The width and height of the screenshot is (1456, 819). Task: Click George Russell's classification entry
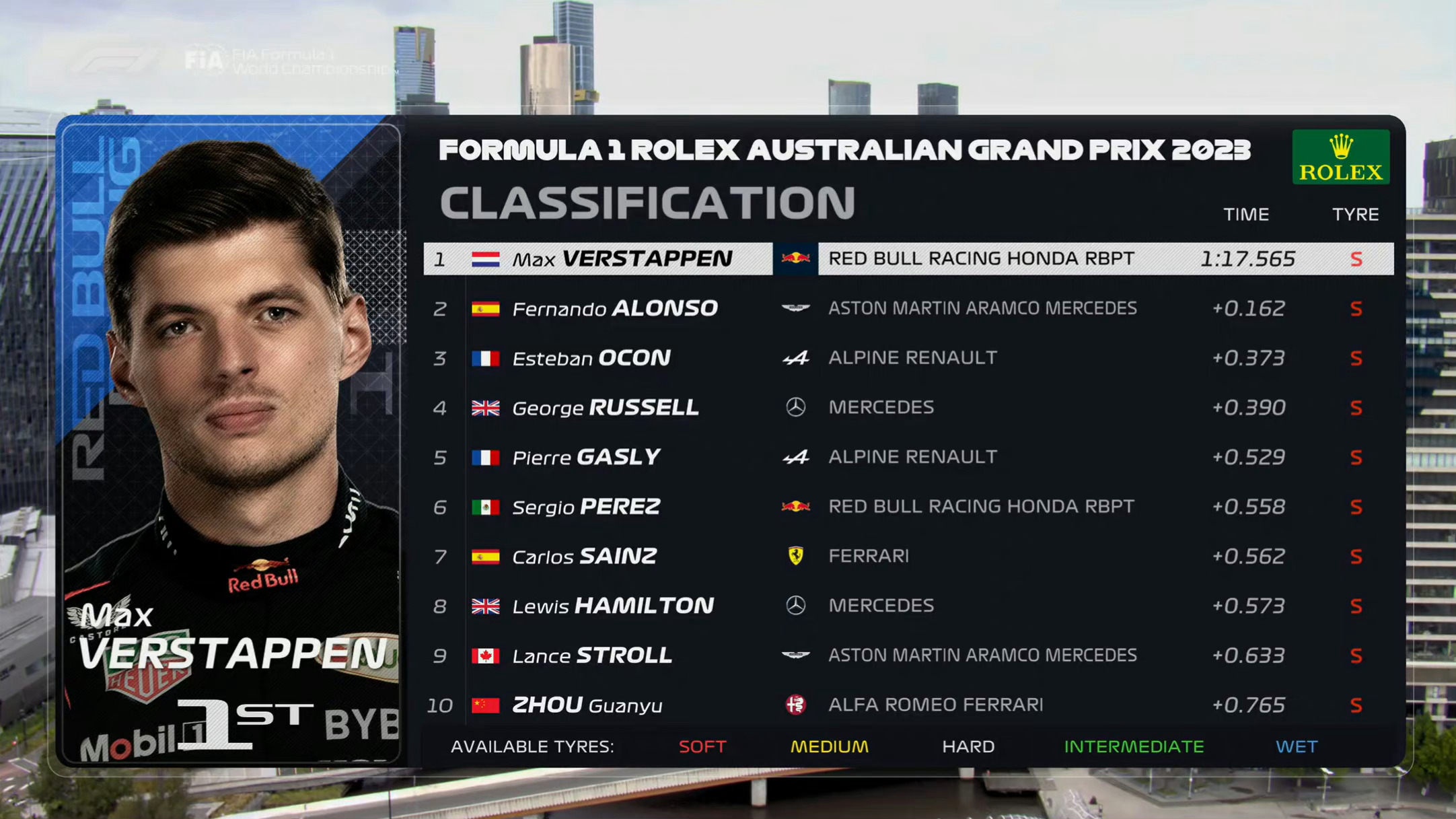(908, 407)
